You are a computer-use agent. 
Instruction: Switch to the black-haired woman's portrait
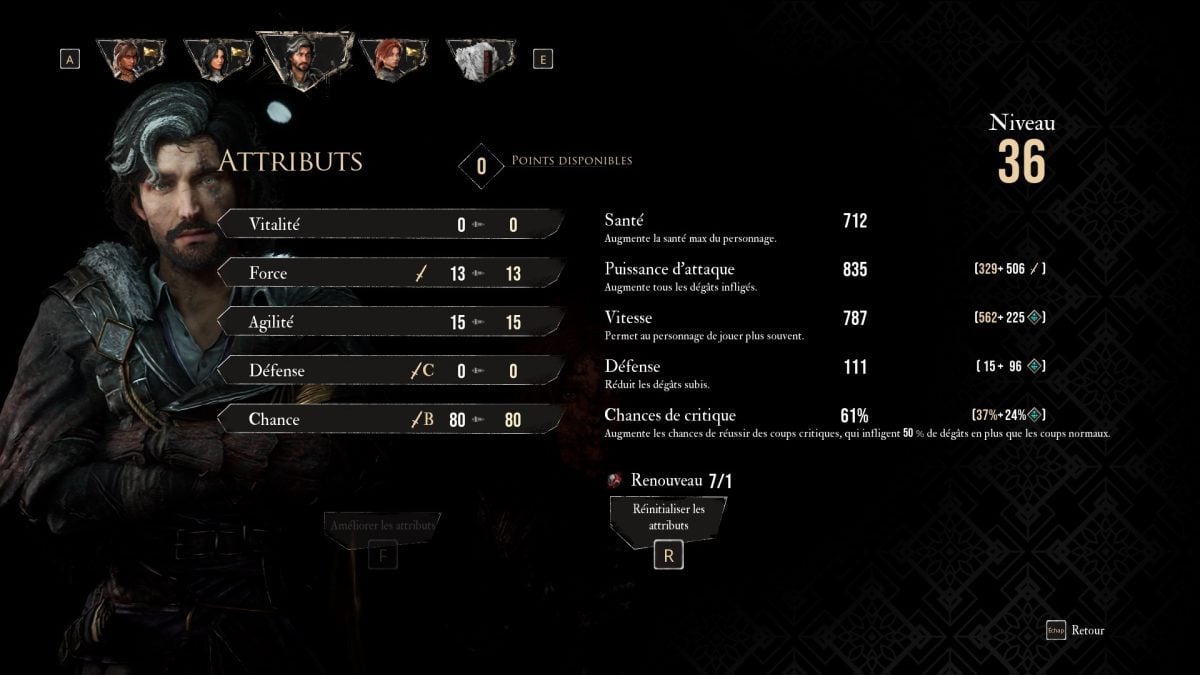click(217, 60)
